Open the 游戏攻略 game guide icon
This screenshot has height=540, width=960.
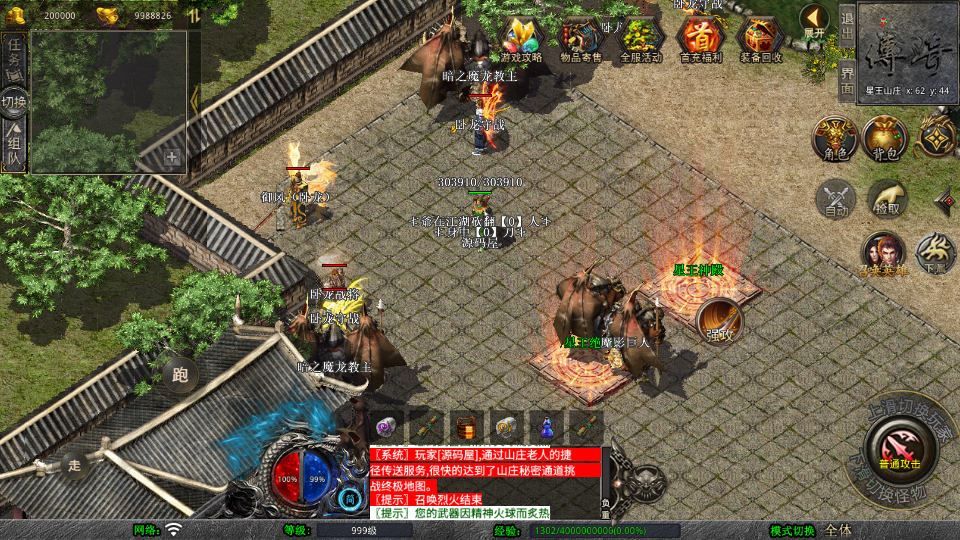[519, 40]
